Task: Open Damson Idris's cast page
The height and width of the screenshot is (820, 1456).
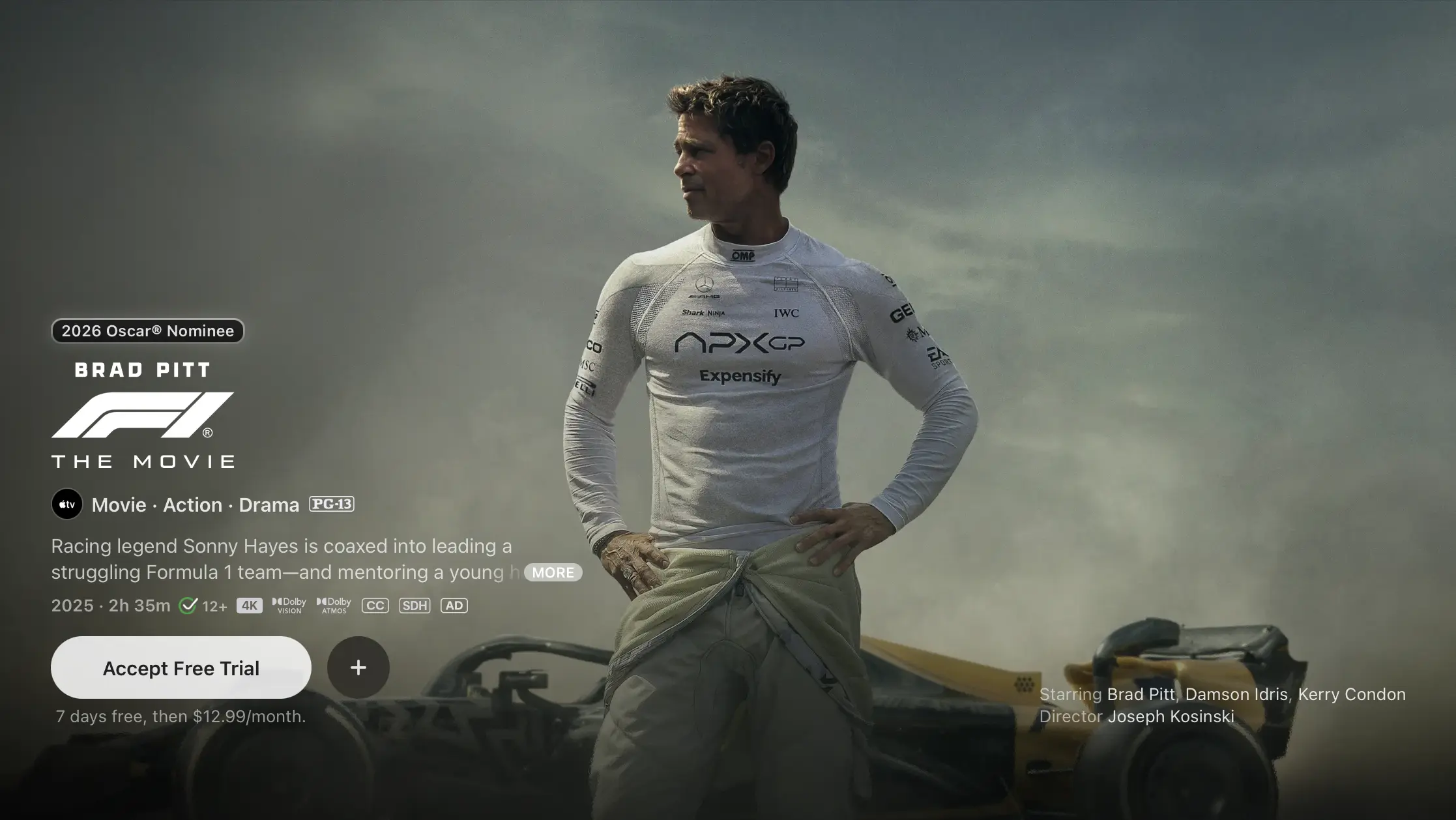Action: [1236, 694]
